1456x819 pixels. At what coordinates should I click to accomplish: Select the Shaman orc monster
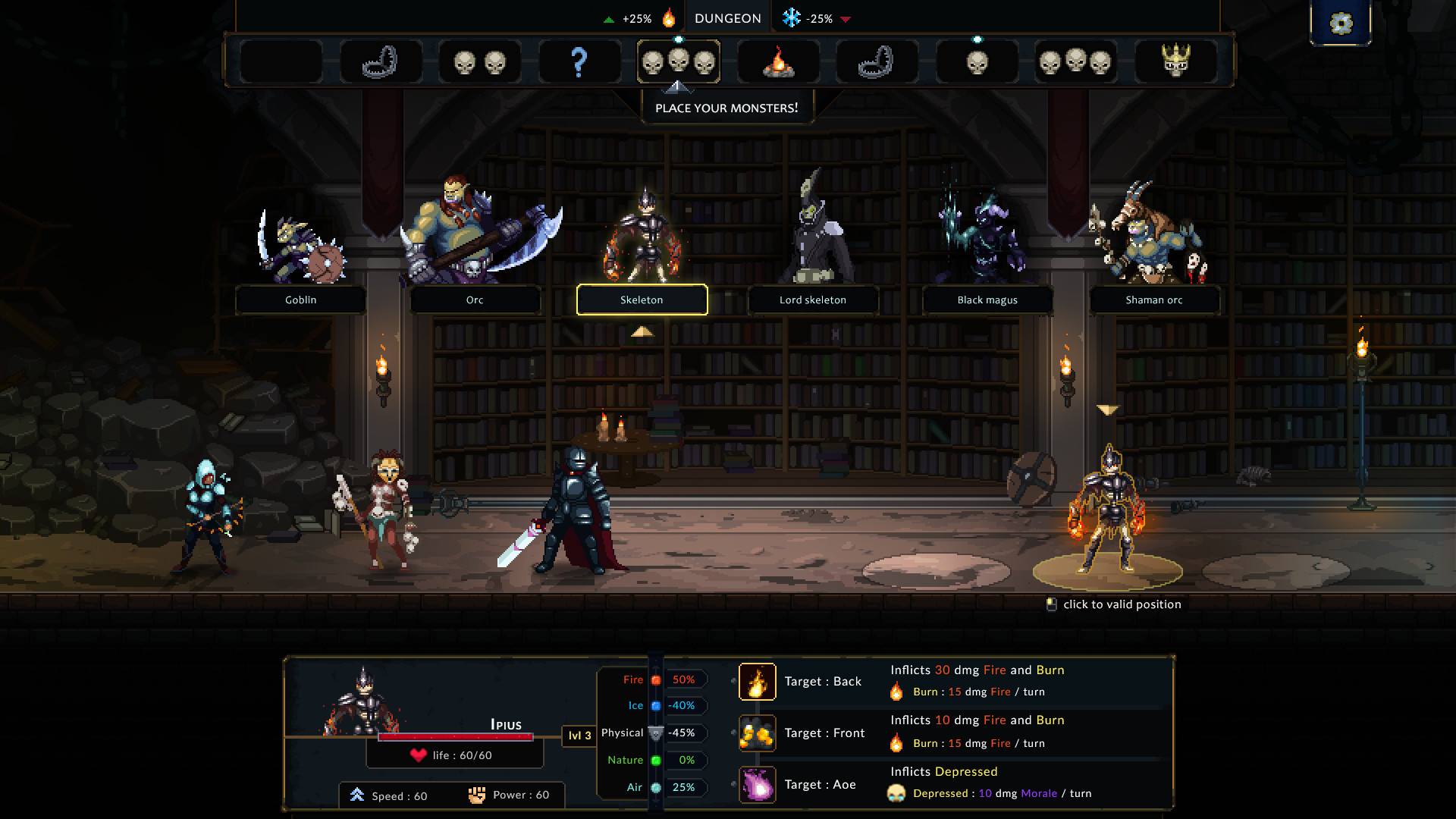point(1154,300)
